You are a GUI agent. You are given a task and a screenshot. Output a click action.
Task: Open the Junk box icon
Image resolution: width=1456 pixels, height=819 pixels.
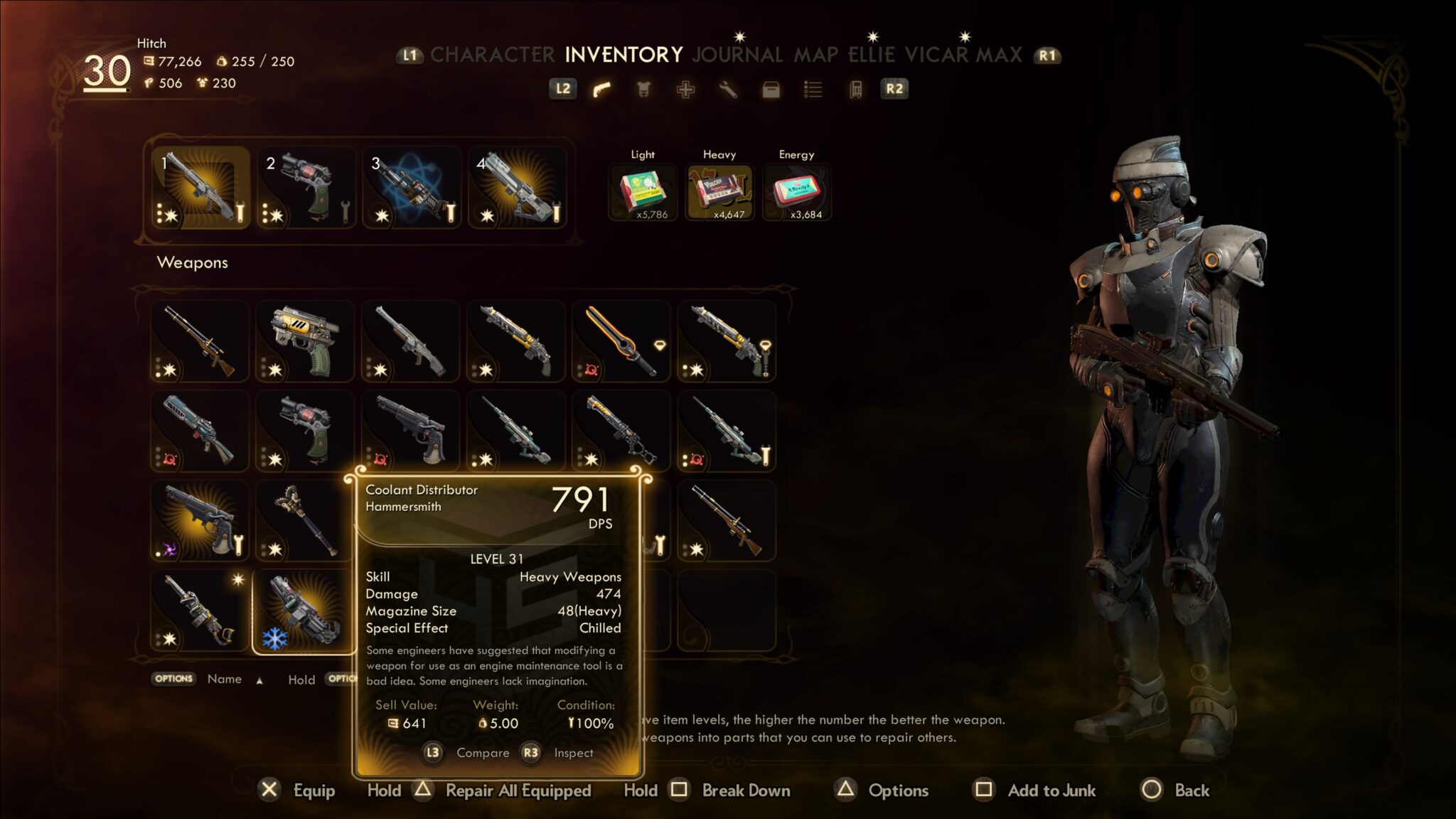tap(771, 89)
